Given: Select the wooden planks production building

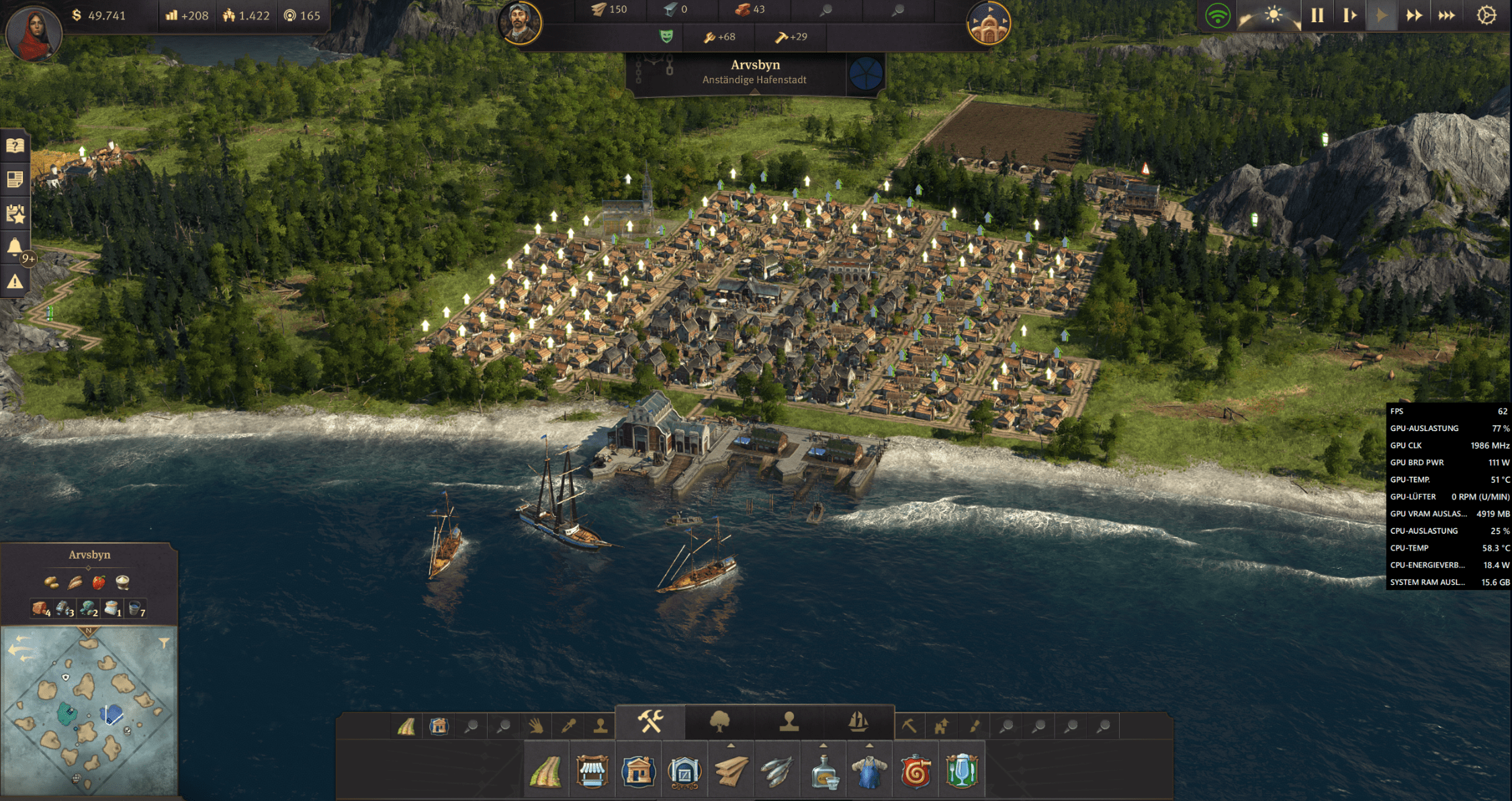Looking at the screenshot, I should coord(731,771).
